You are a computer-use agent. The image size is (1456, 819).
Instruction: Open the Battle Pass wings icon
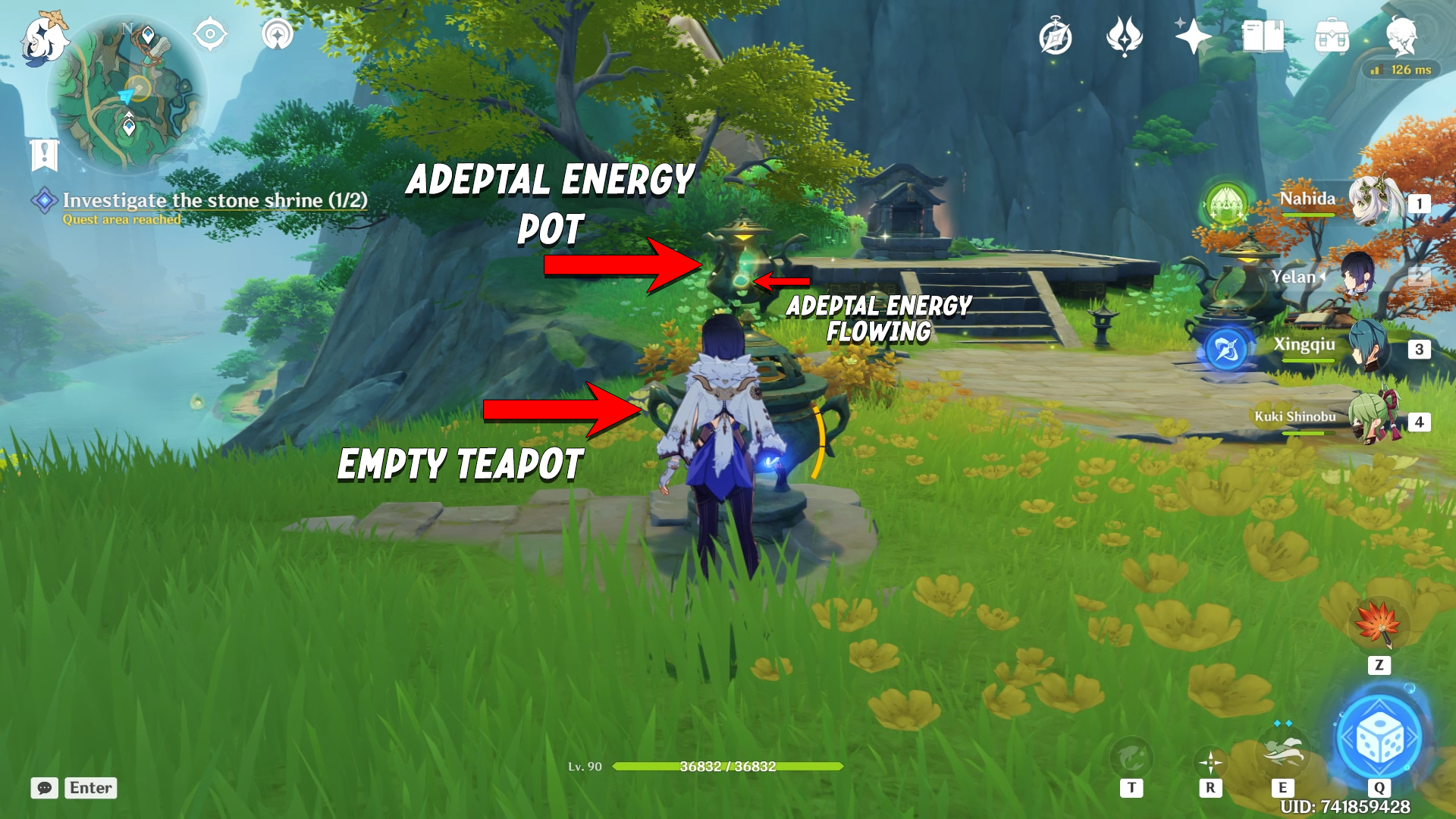(x=1124, y=34)
